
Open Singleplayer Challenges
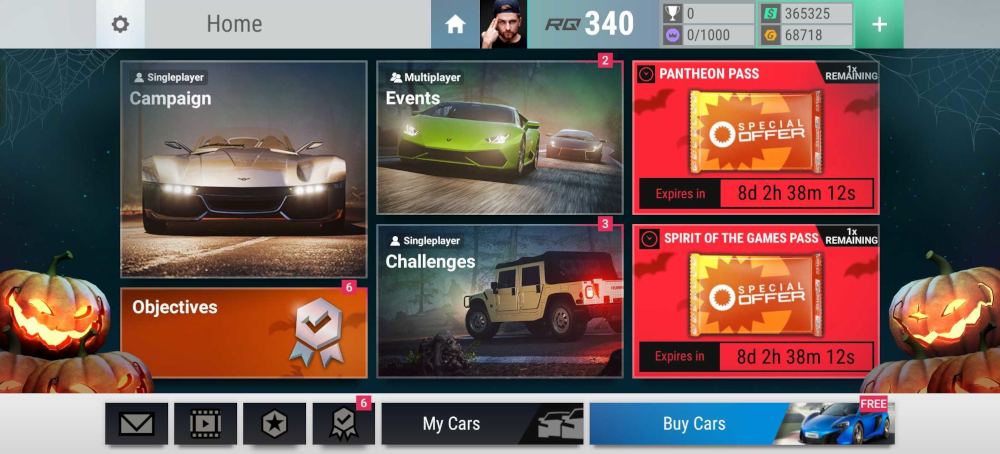[x=499, y=301]
